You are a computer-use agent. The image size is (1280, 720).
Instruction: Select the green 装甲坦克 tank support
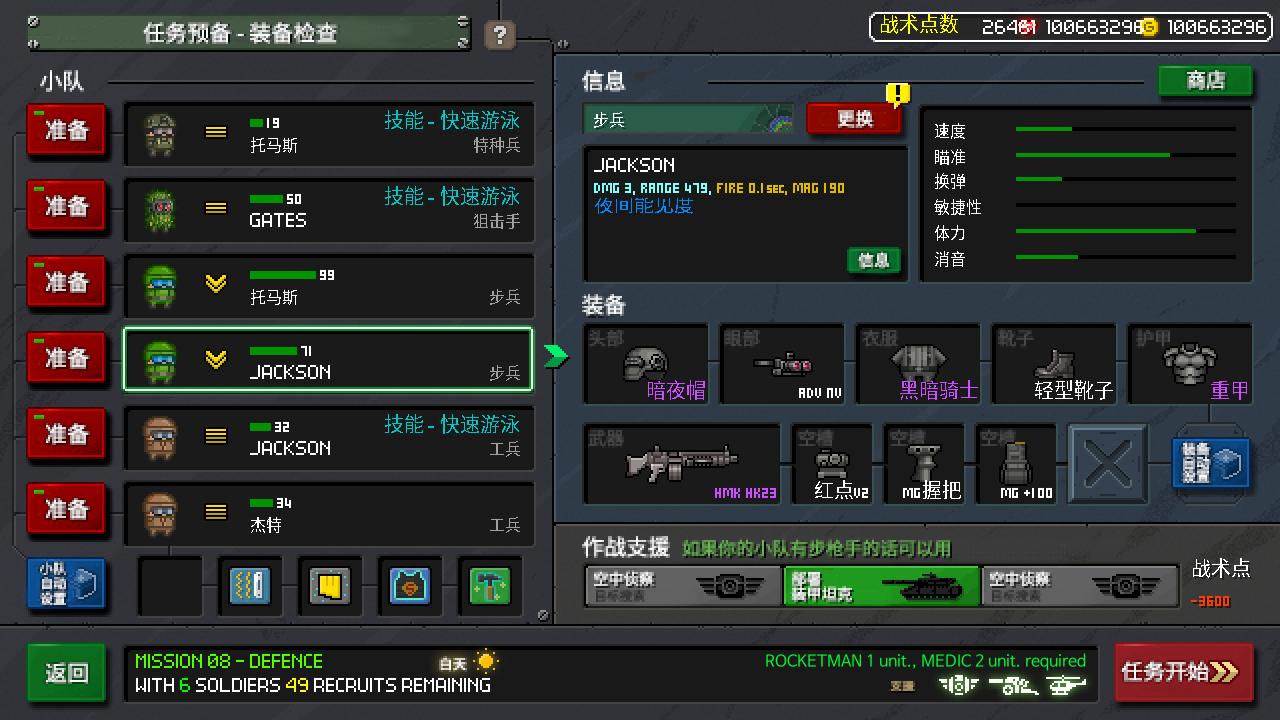pos(881,586)
